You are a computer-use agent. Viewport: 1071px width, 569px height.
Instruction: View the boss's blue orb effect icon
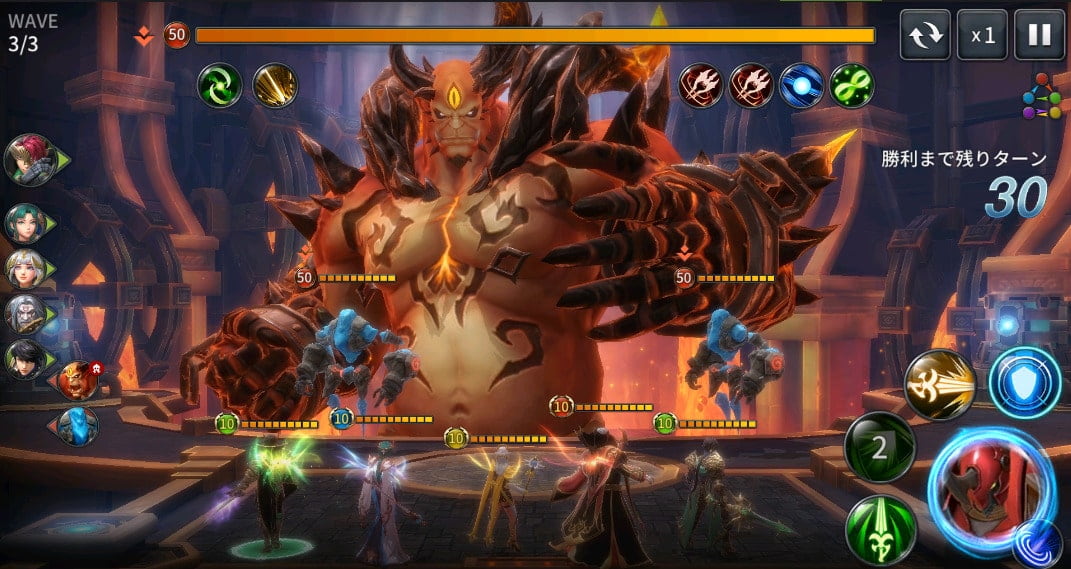point(801,85)
